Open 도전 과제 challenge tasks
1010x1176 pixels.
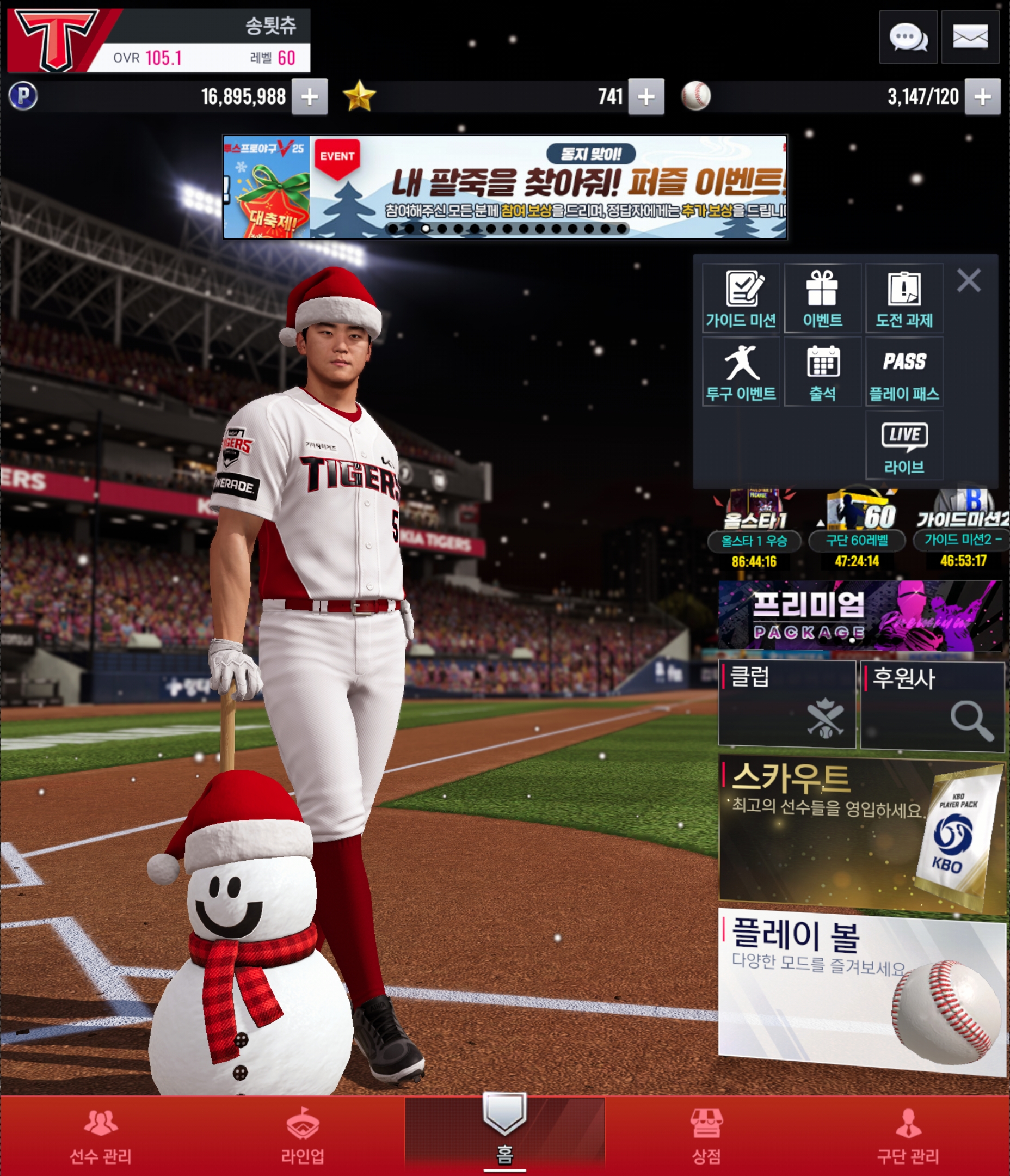[x=904, y=299]
